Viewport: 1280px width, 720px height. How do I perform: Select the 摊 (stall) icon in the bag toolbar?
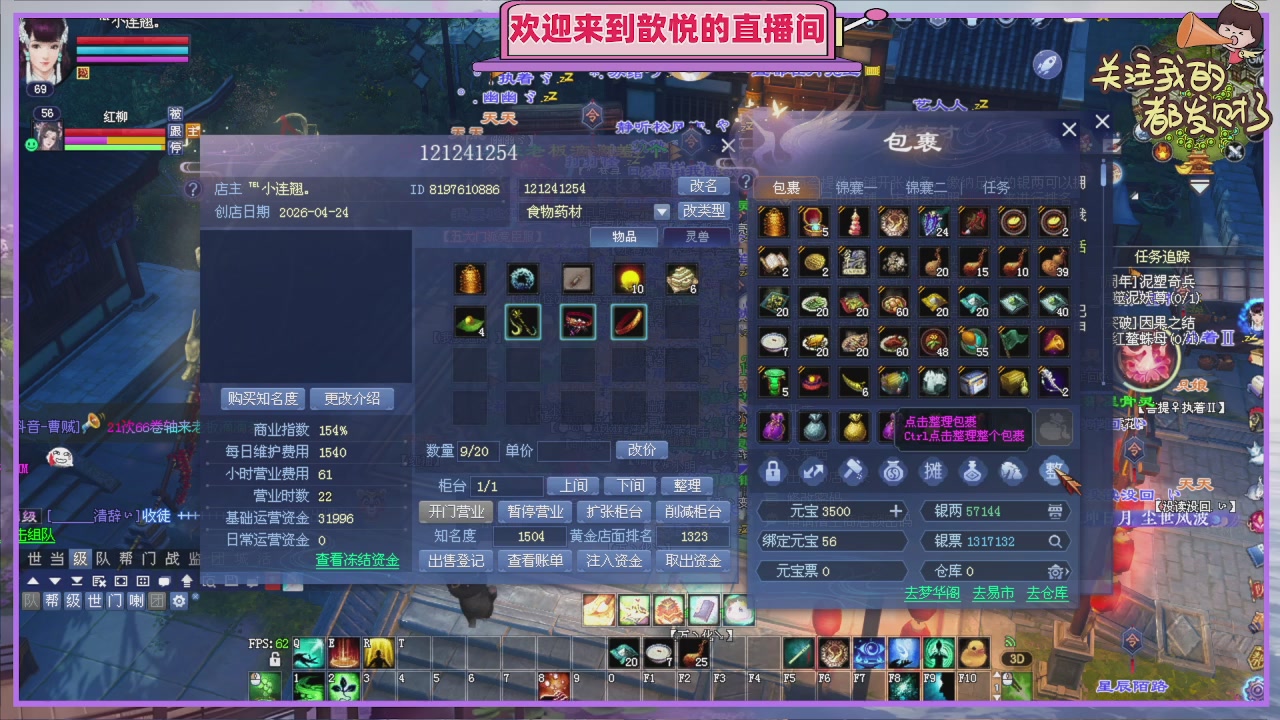(x=933, y=472)
